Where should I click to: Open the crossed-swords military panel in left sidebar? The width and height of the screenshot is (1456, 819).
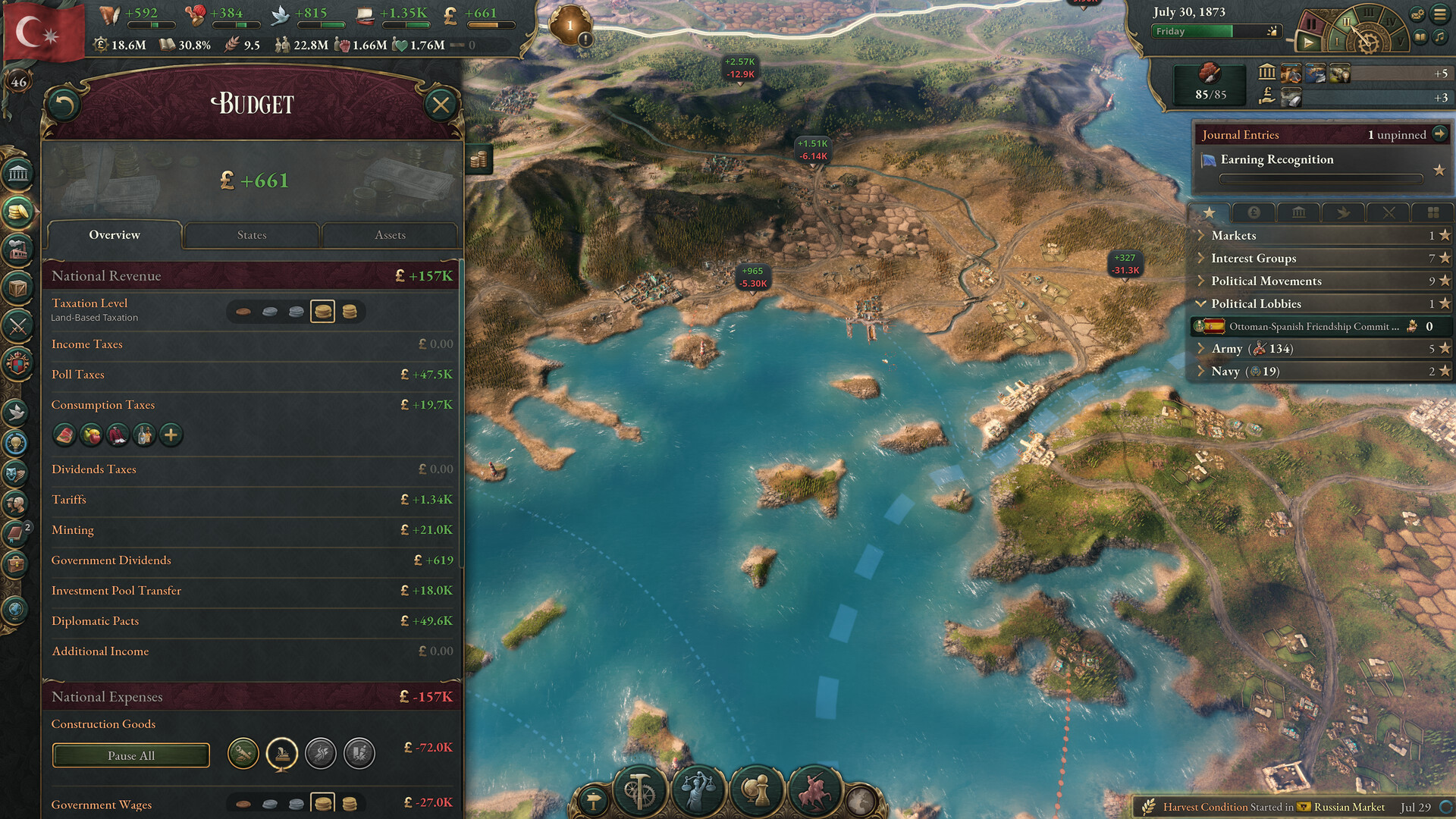pyautogui.click(x=17, y=328)
